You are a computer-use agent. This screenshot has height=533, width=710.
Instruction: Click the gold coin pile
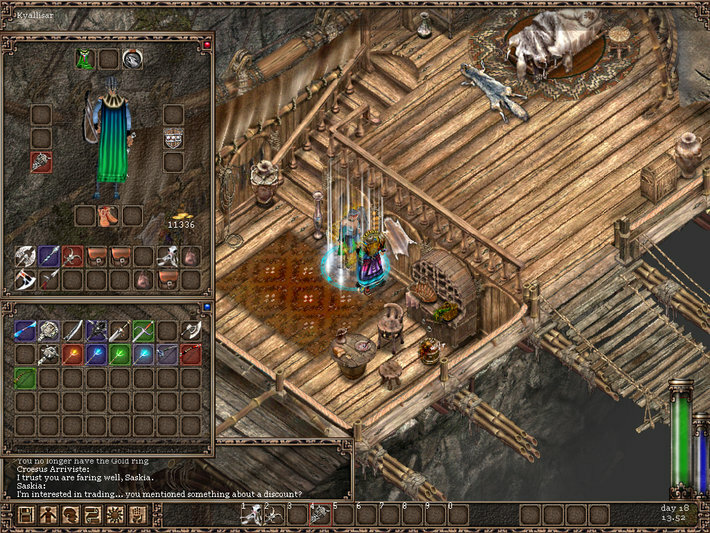pyautogui.click(x=181, y=214)
